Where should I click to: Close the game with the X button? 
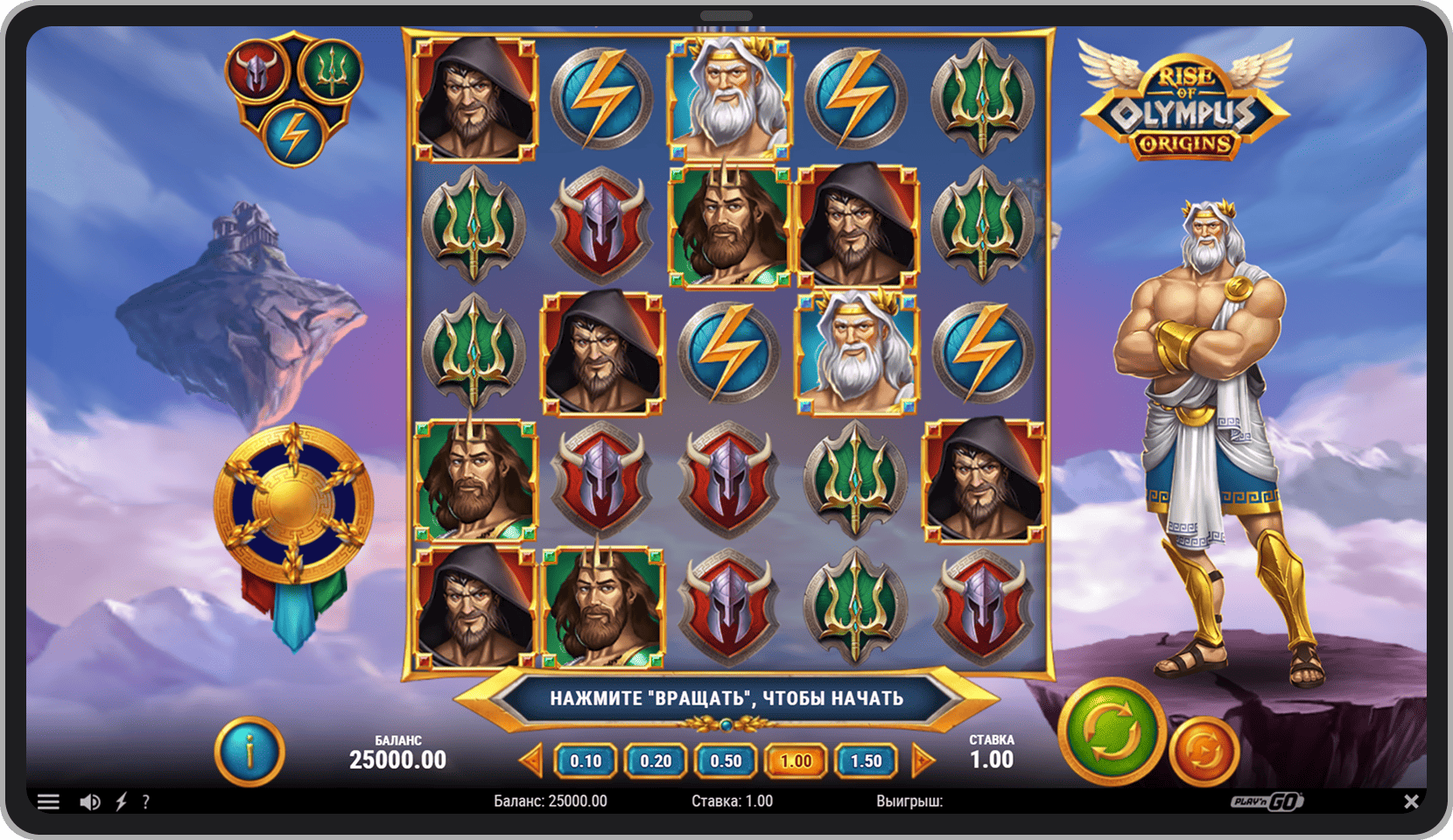pos(1411,801)
